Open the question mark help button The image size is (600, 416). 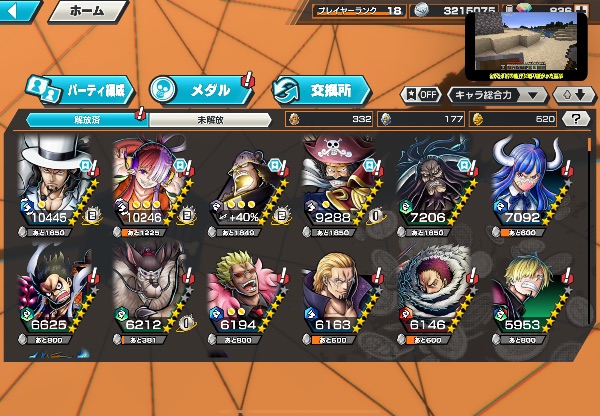(x=576, y=119)
